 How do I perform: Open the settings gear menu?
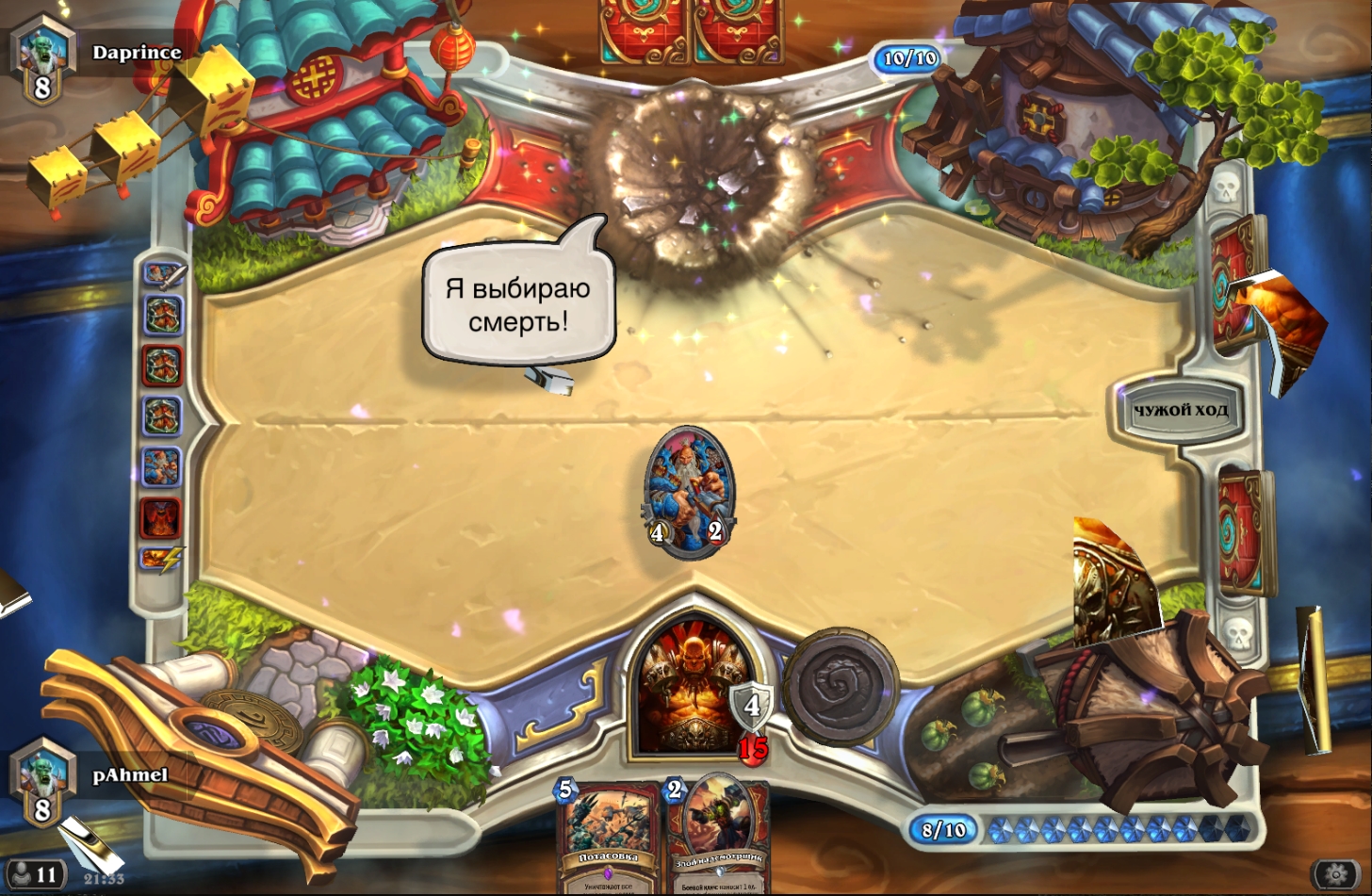pyautogui.click(x=1336, y=874)
